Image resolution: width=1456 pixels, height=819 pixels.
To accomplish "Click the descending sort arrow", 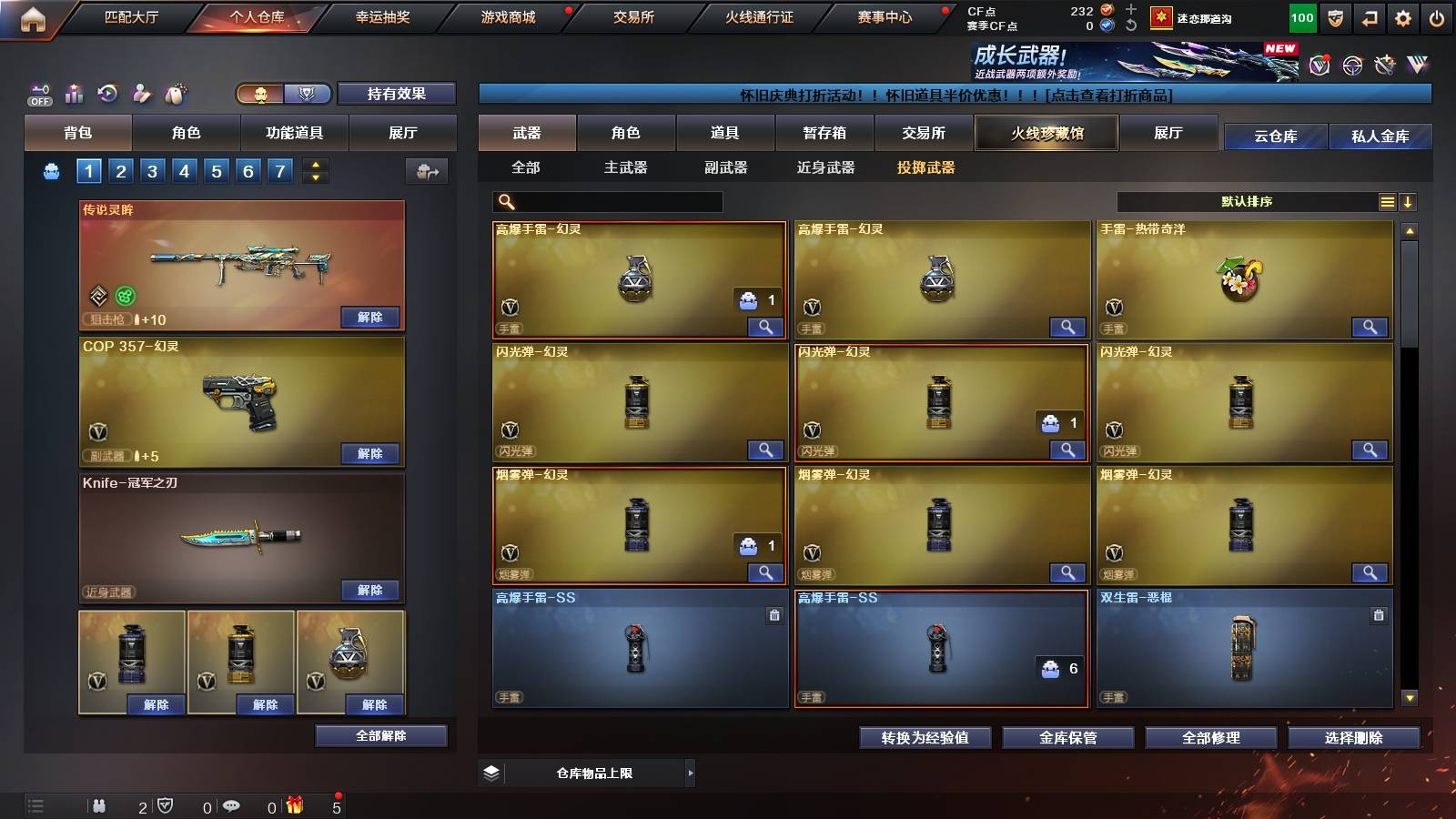I will tap(1408, 202).
